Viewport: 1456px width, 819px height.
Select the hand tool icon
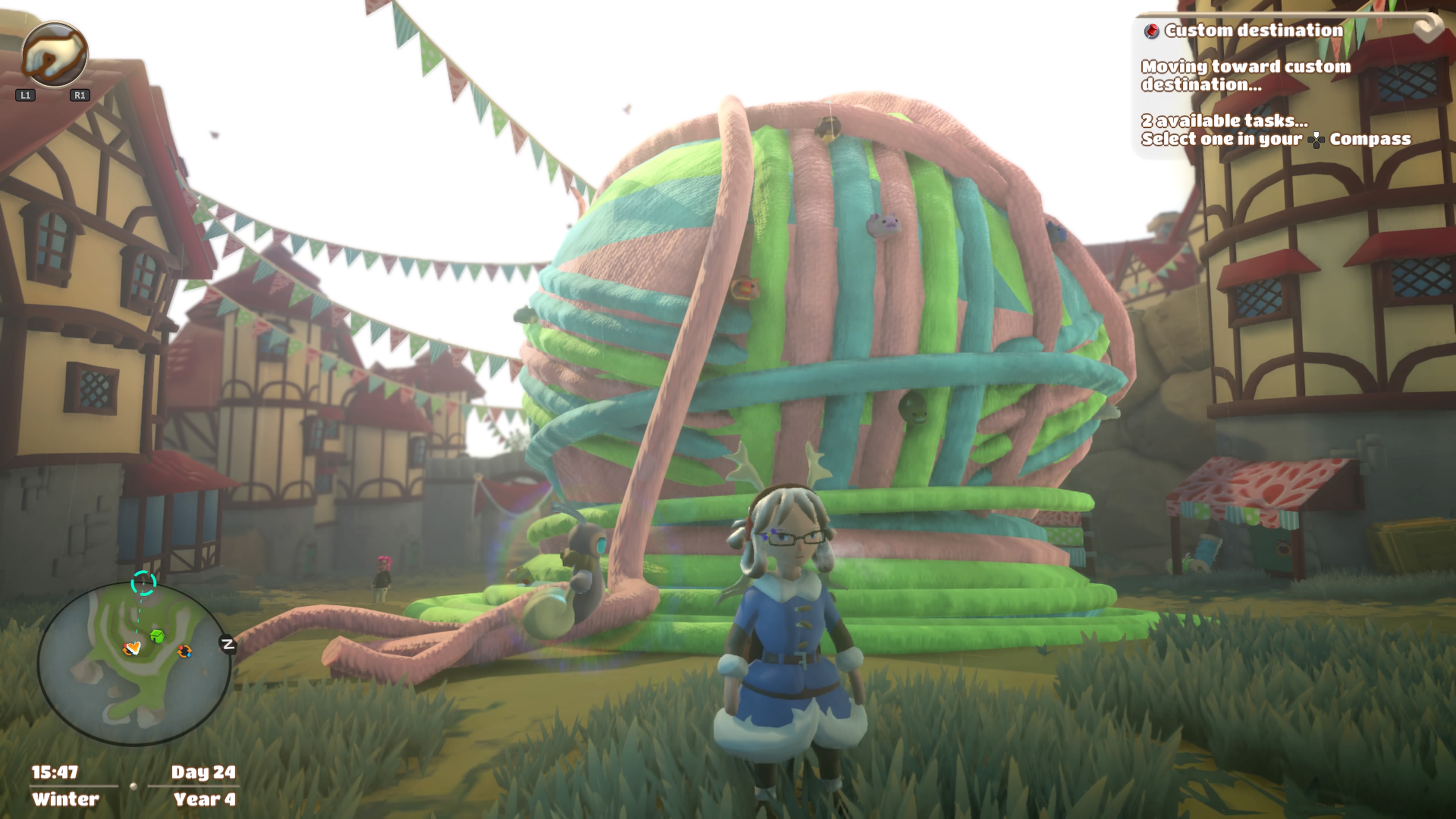[x=54, y=54]
